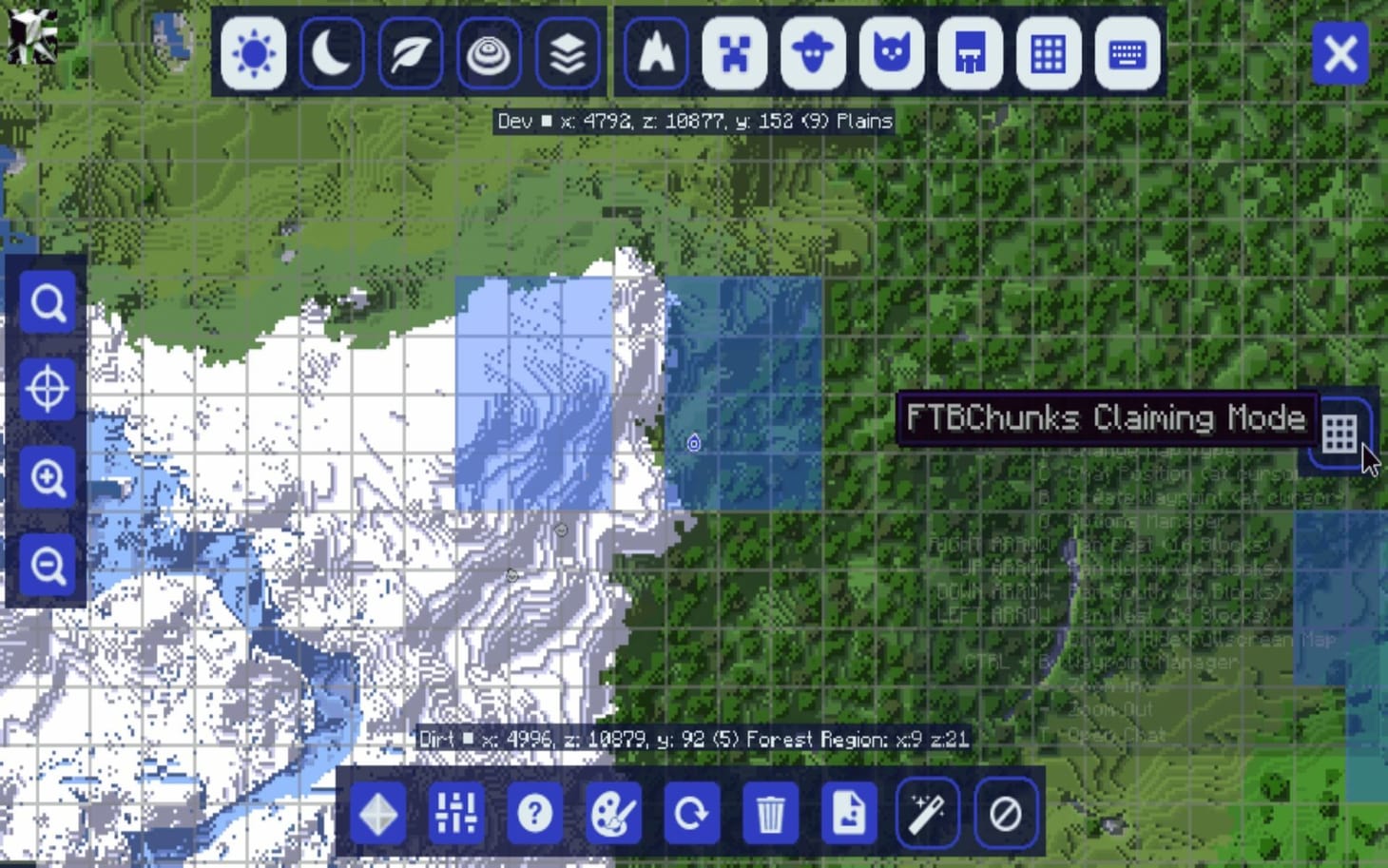Expand the layers stack selector
Viewport: 1388px width, 868px height.
point(568,54)
